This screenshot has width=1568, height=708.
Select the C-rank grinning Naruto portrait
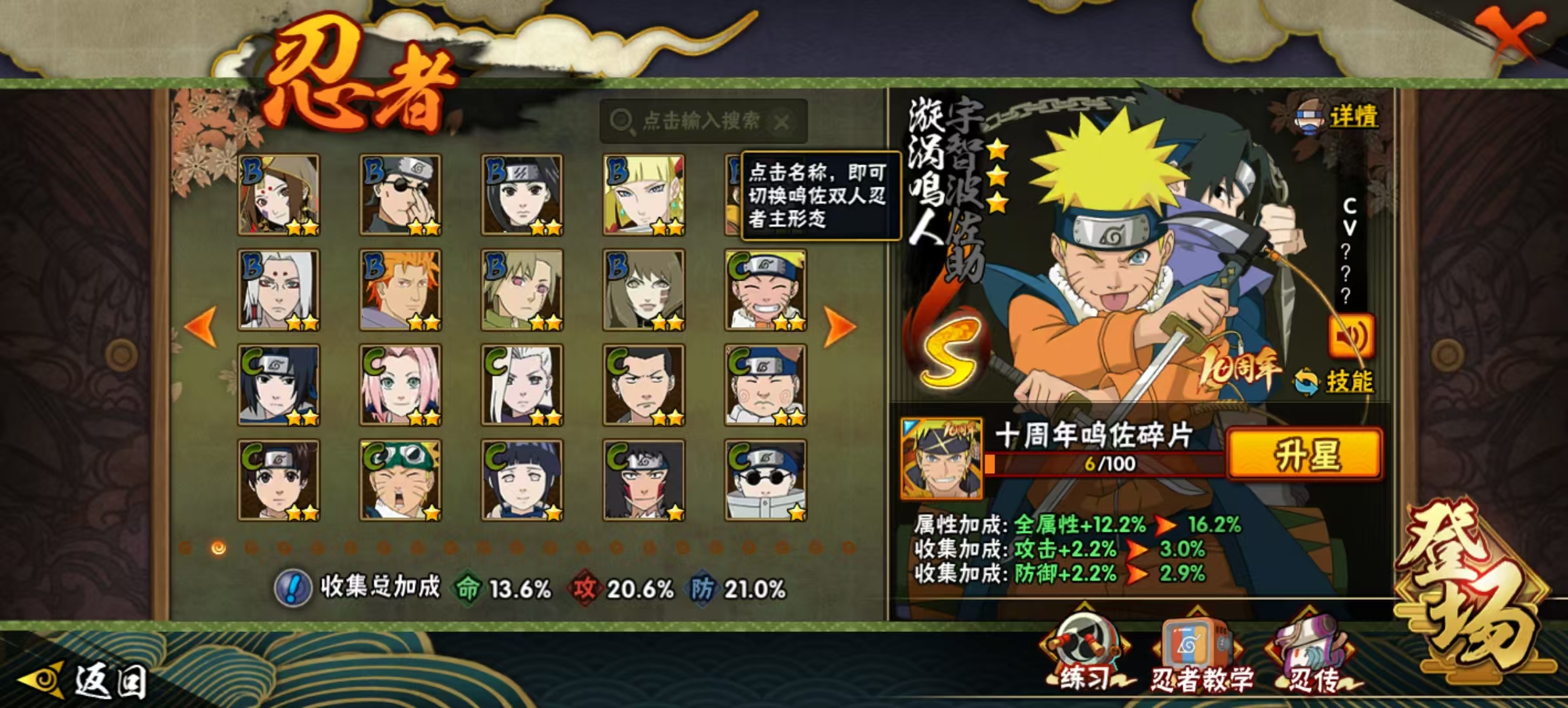pyautogui.click(x=766, y=290)
